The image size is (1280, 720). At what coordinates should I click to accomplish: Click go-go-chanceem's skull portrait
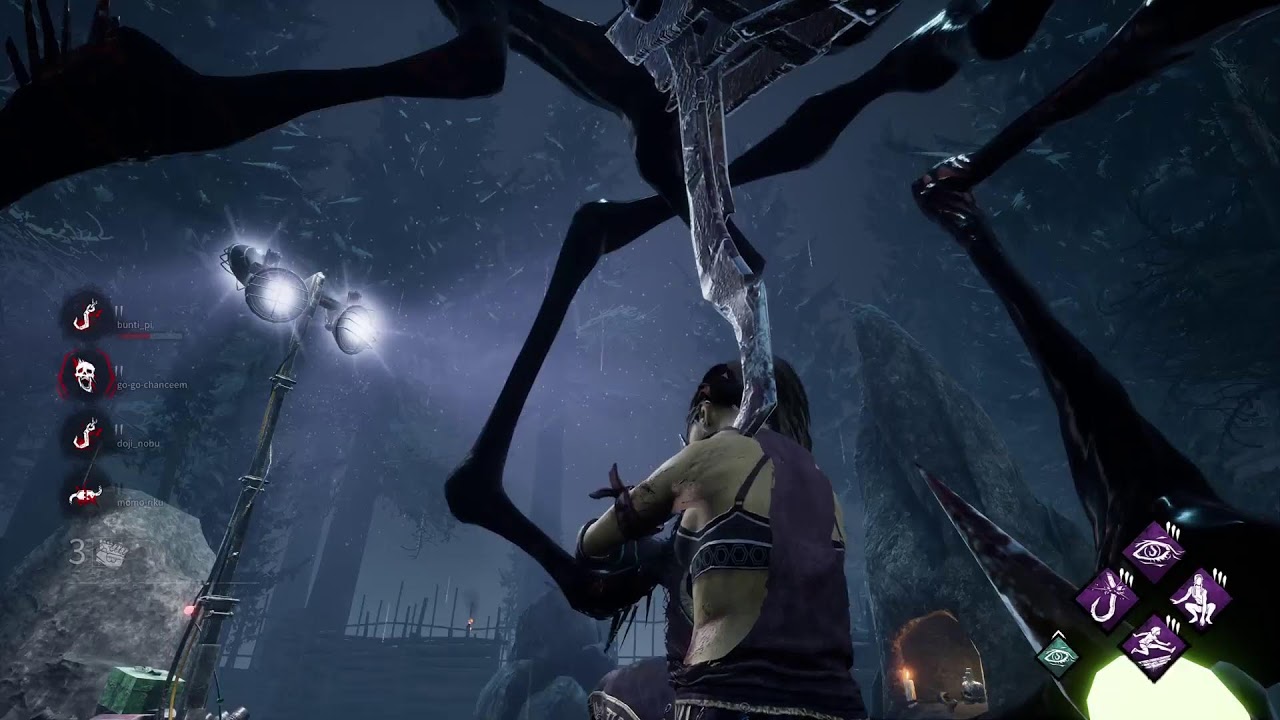pos(85,375)
